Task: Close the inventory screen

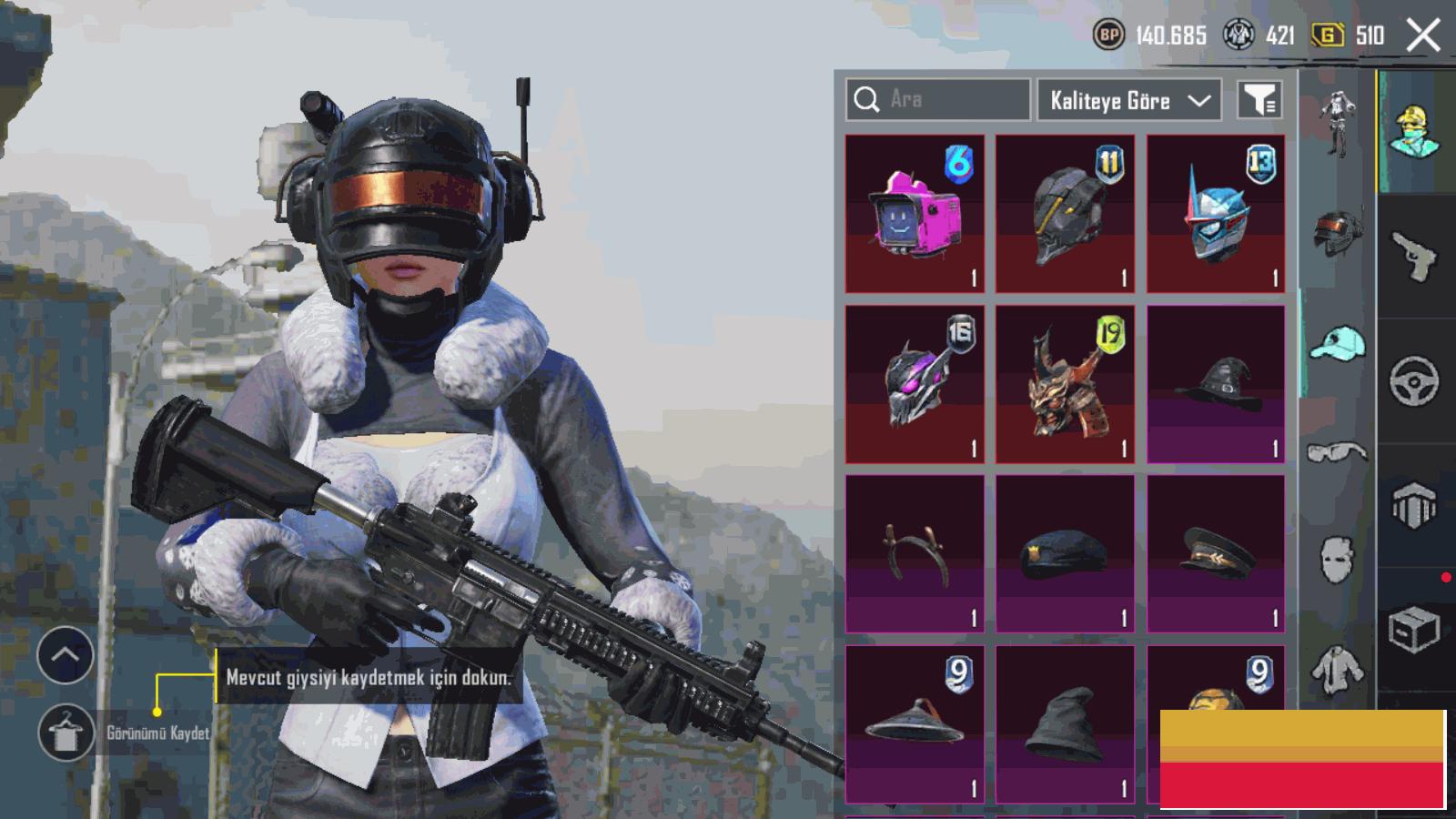Action: click(1422, 36)
